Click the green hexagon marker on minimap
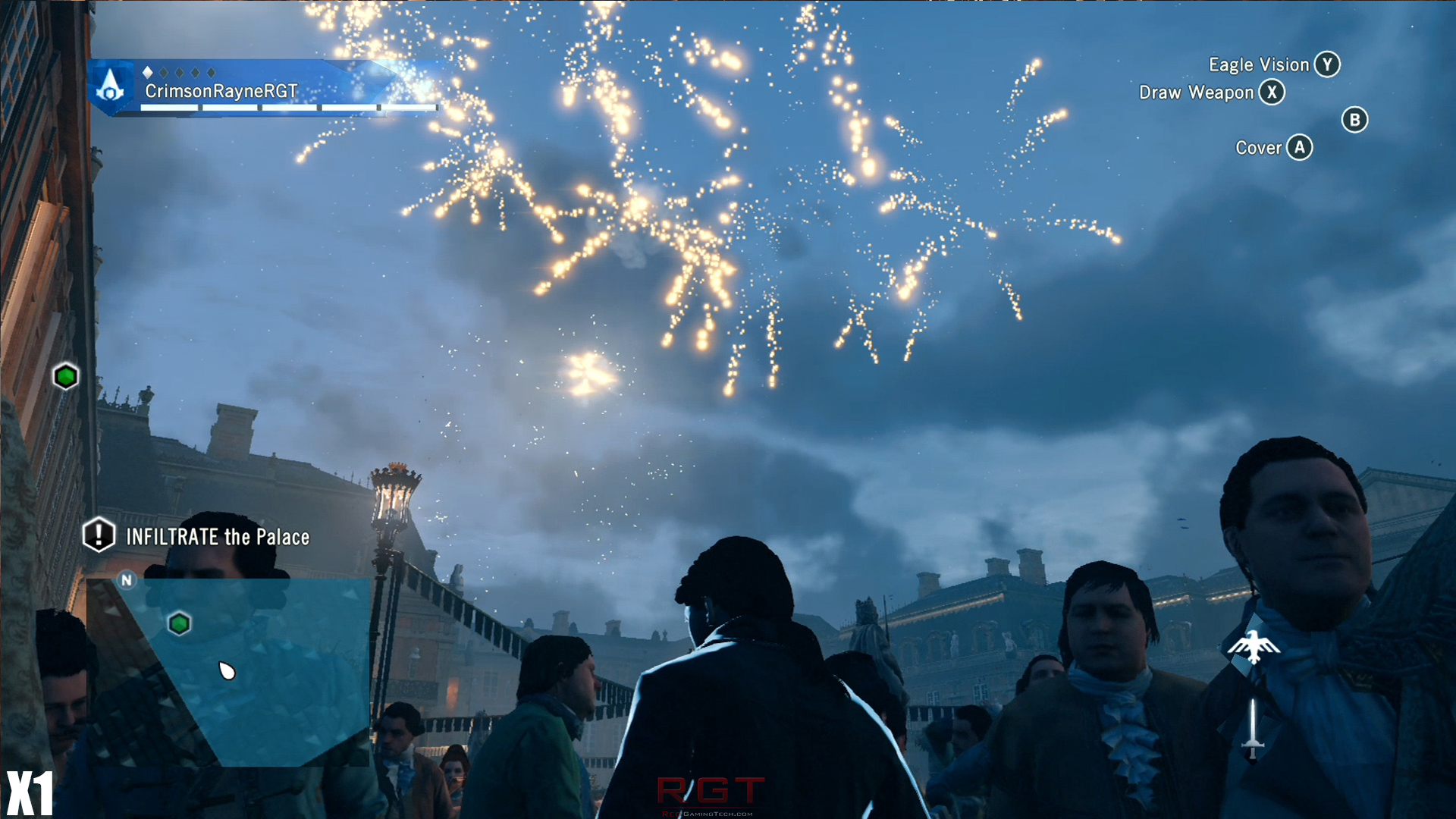The width and height of the screenshot is (1456, 819). pos(179,623)
